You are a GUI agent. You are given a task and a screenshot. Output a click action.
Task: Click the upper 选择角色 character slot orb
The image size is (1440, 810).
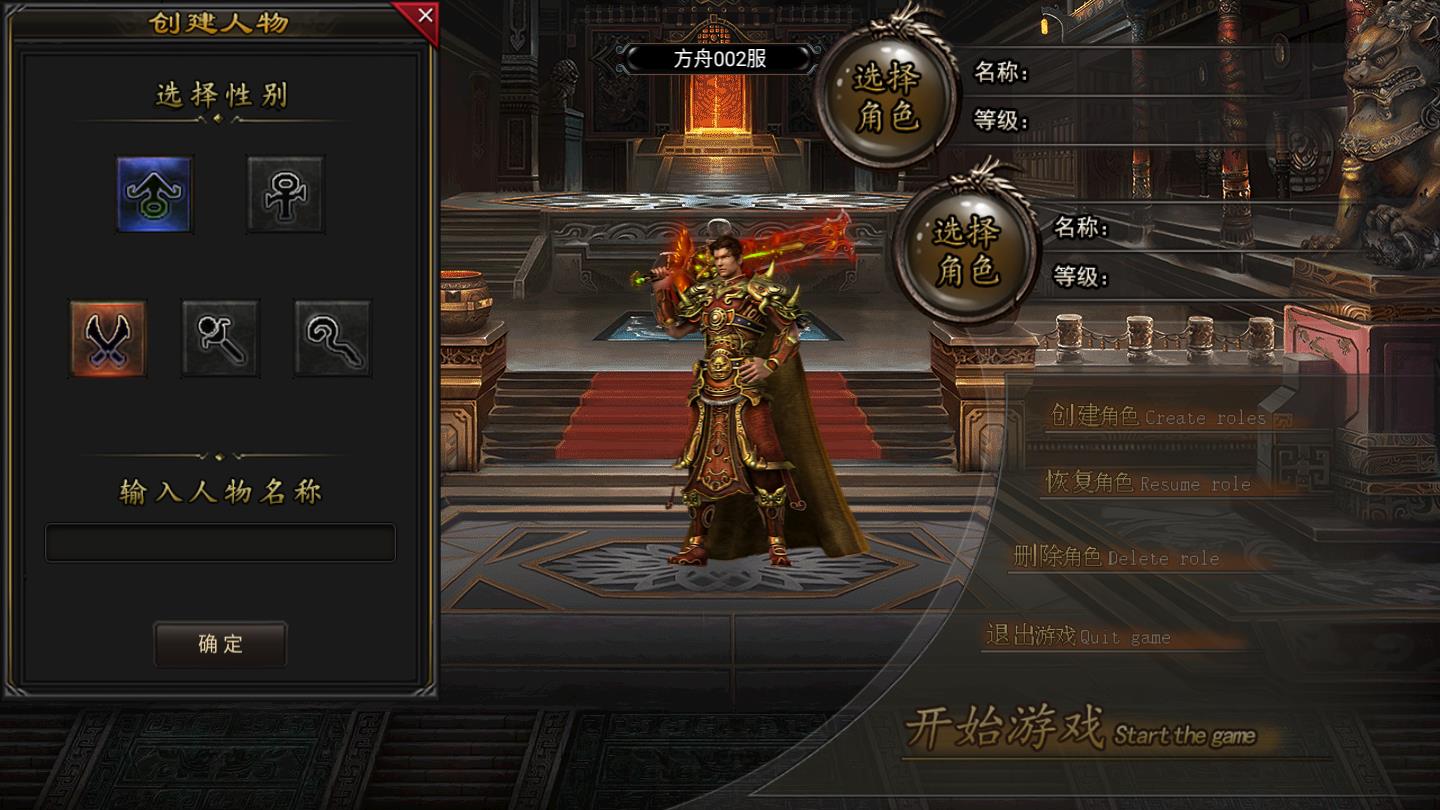(887, 98)
